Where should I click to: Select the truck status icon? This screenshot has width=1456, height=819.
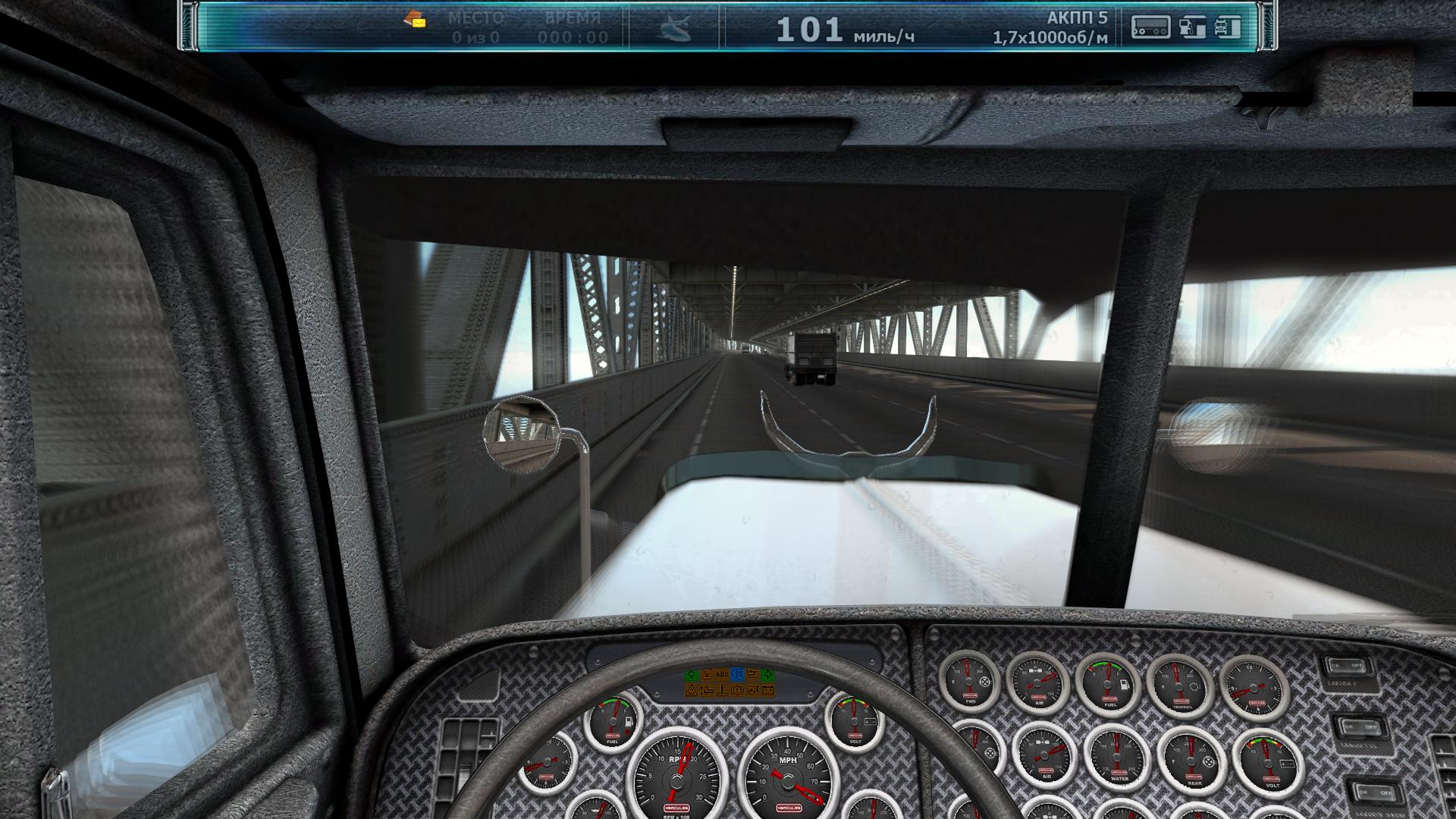tap(1227, 27)
